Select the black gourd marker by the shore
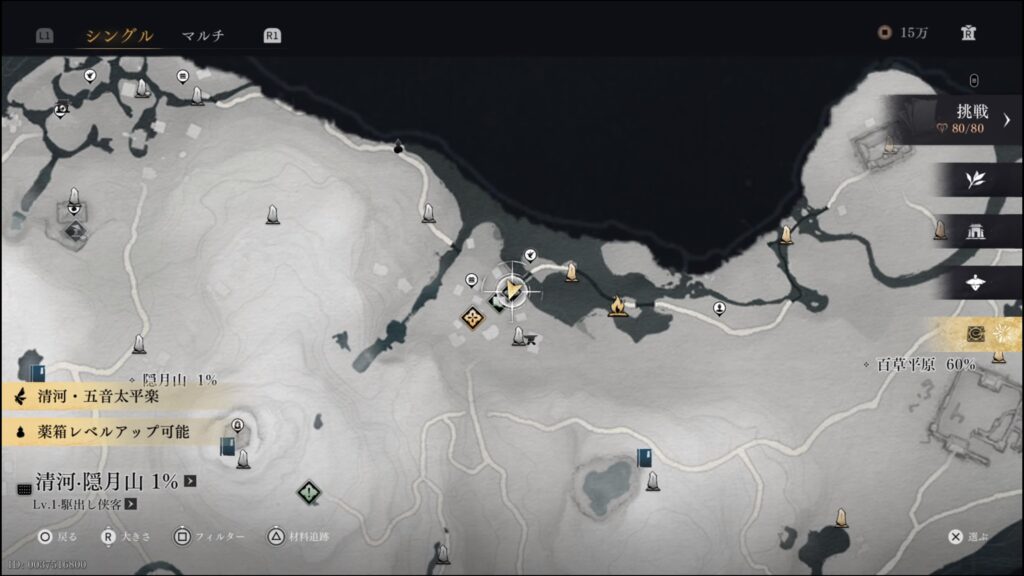The image size is (1024, 576). point(399,147)
